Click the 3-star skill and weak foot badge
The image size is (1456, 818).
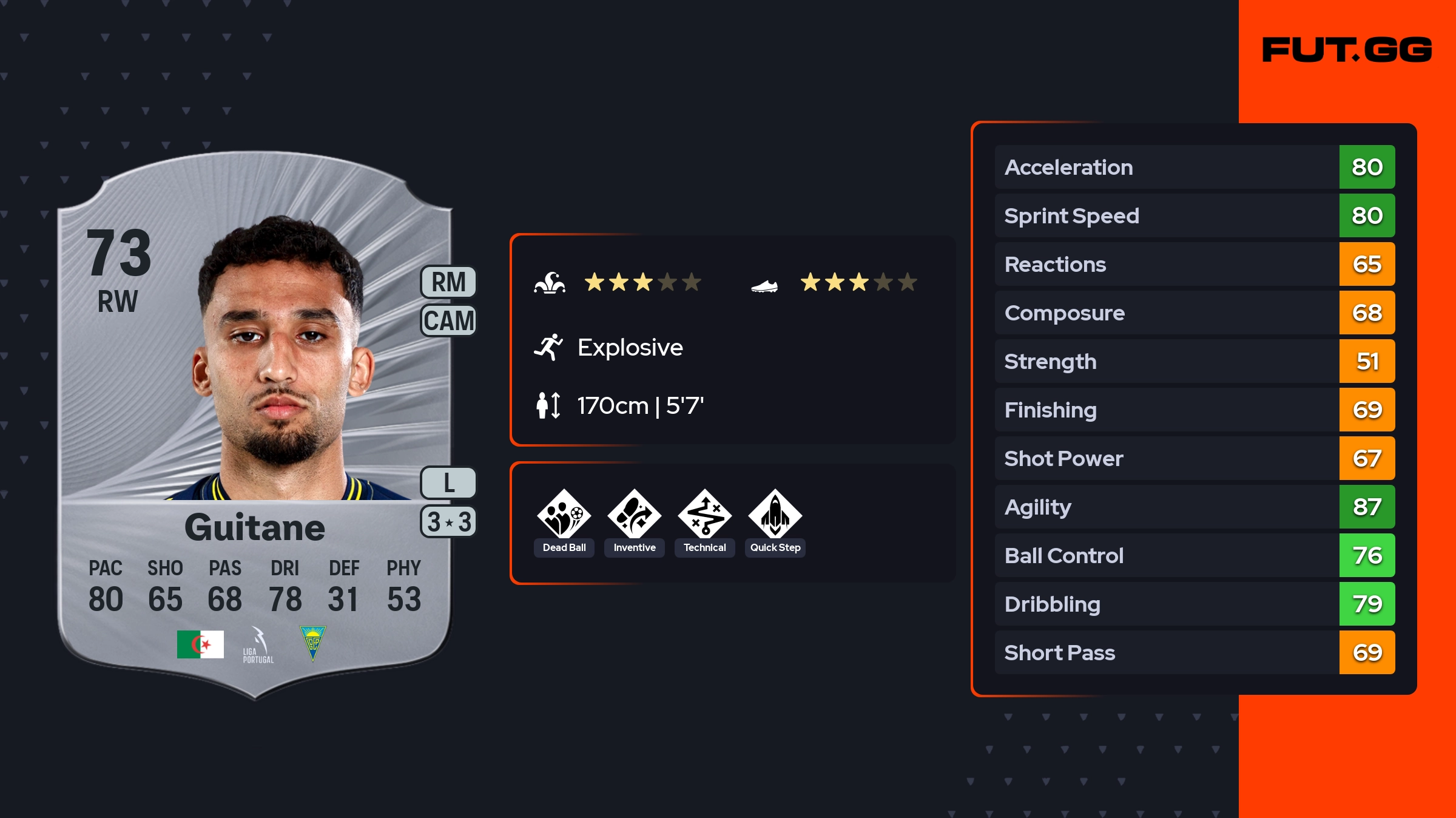tap(448, 522)
